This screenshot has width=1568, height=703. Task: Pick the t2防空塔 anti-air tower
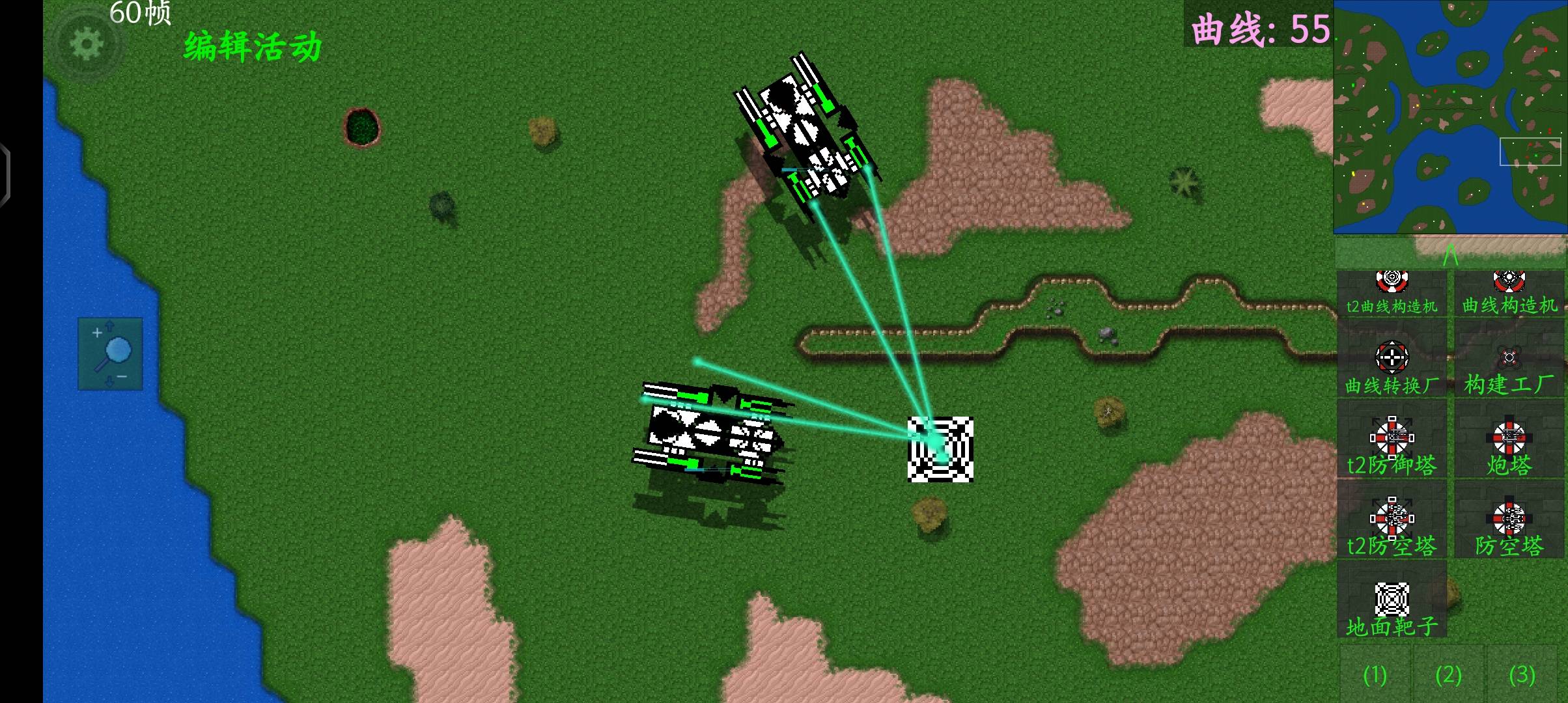[1392, 527]
